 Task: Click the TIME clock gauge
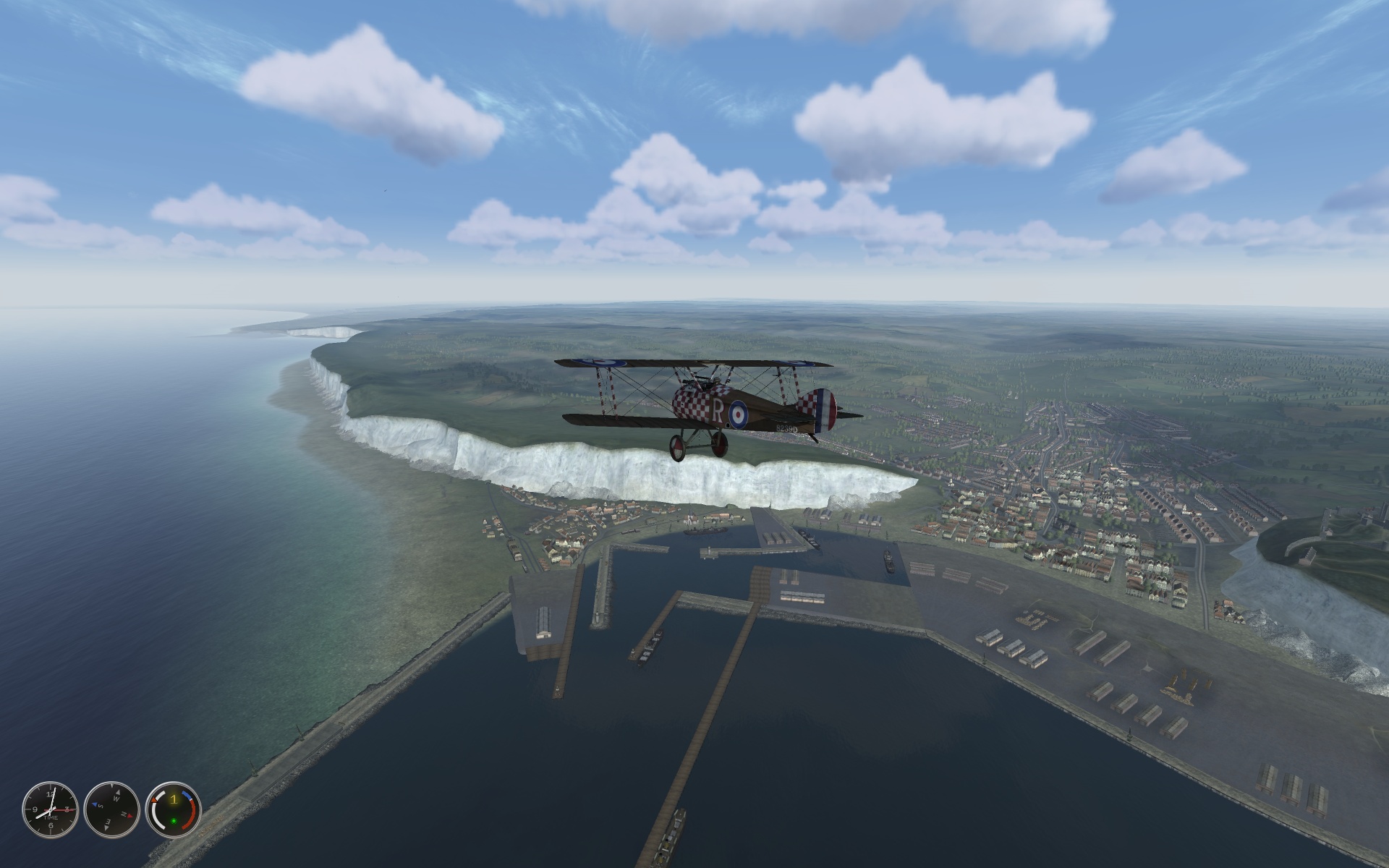pos(50,809)
